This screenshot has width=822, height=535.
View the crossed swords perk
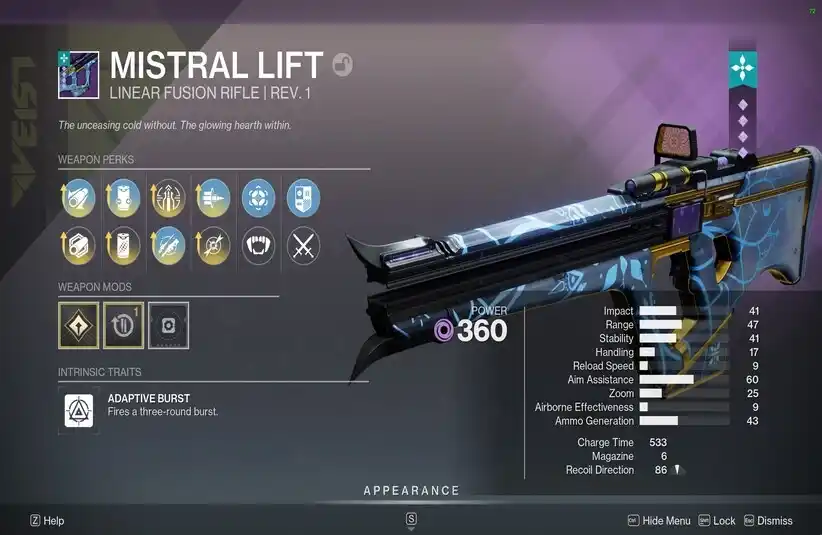[x=303, y=245]
